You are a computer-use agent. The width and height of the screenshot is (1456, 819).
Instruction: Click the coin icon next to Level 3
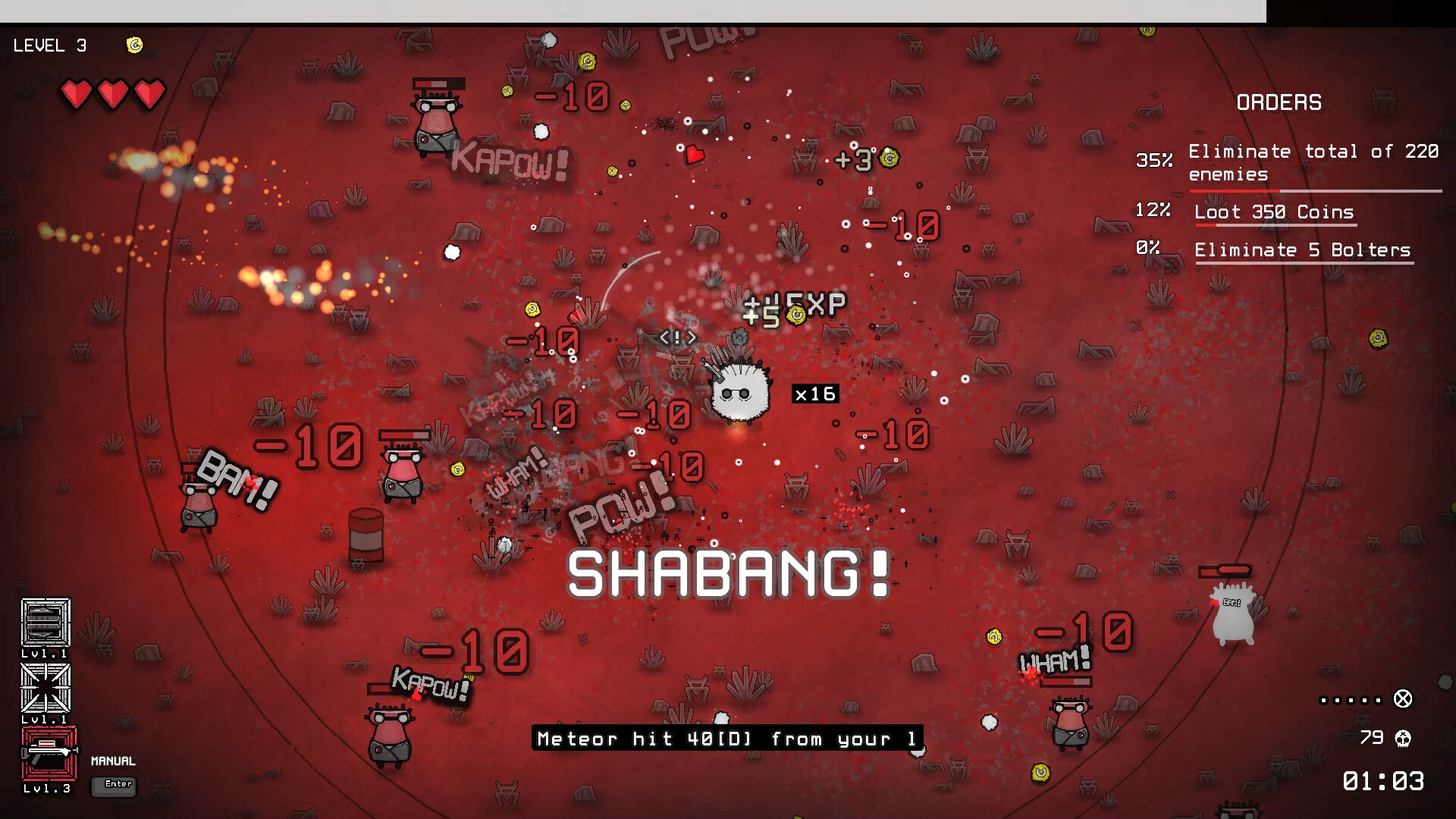coord(135,45)
